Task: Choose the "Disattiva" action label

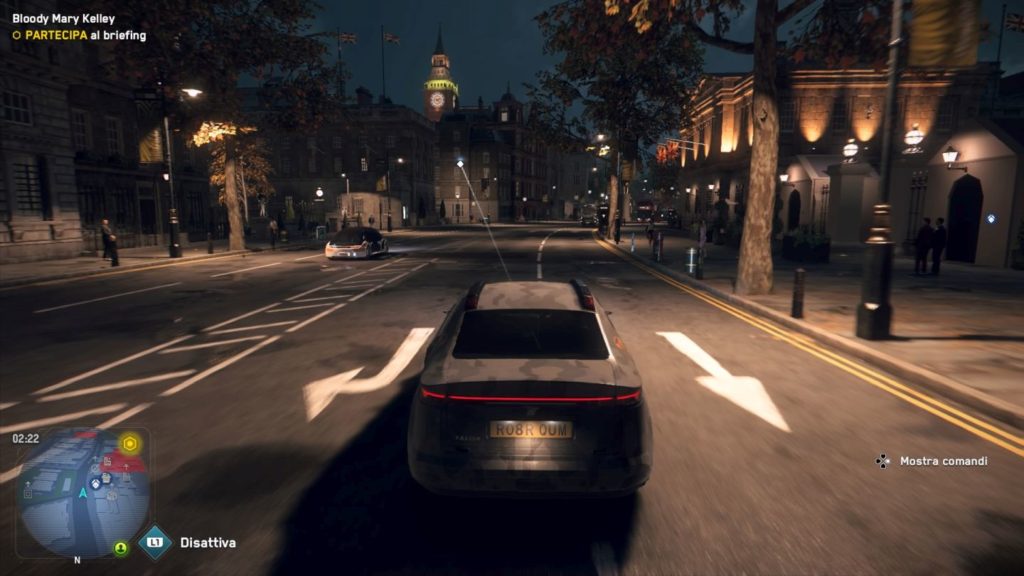Action: (x=208, y=543)
